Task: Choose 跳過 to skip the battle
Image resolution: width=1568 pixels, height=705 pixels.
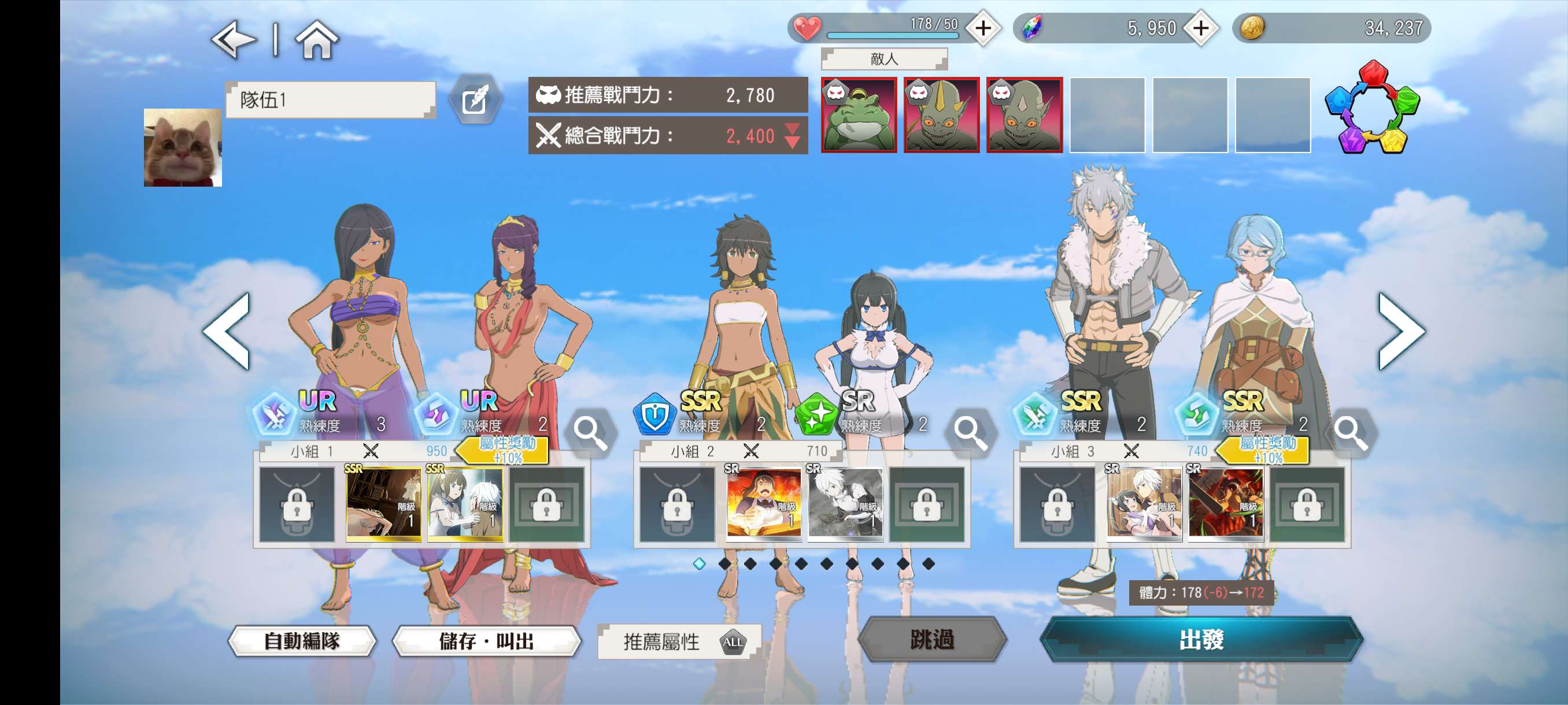Action: pos(932,639)
